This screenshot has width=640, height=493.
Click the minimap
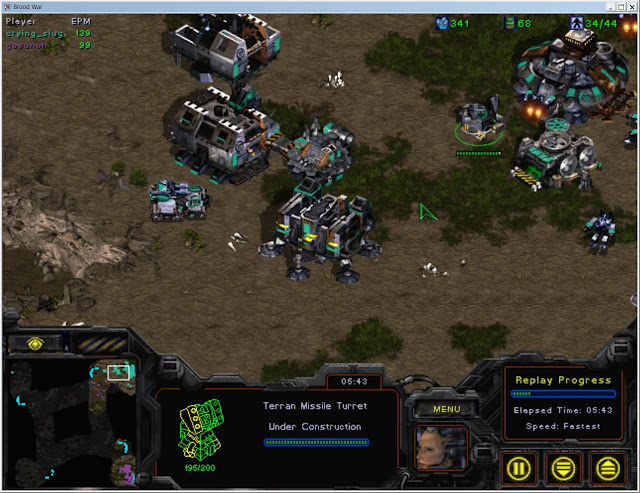coord(72,420)
